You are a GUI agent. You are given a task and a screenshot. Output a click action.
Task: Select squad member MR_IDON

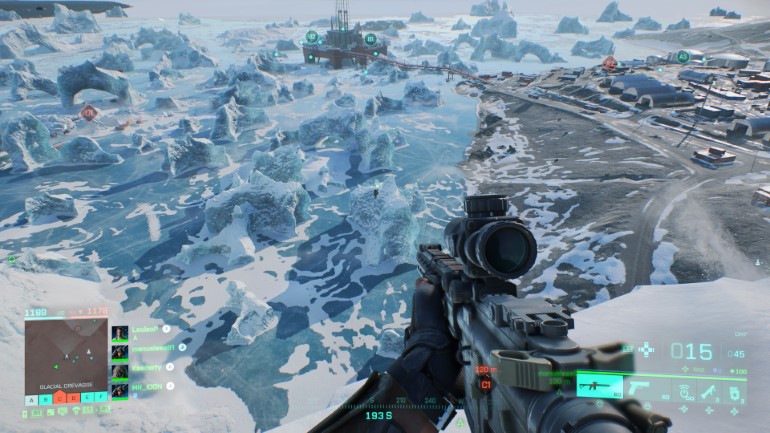coord(146,386)
